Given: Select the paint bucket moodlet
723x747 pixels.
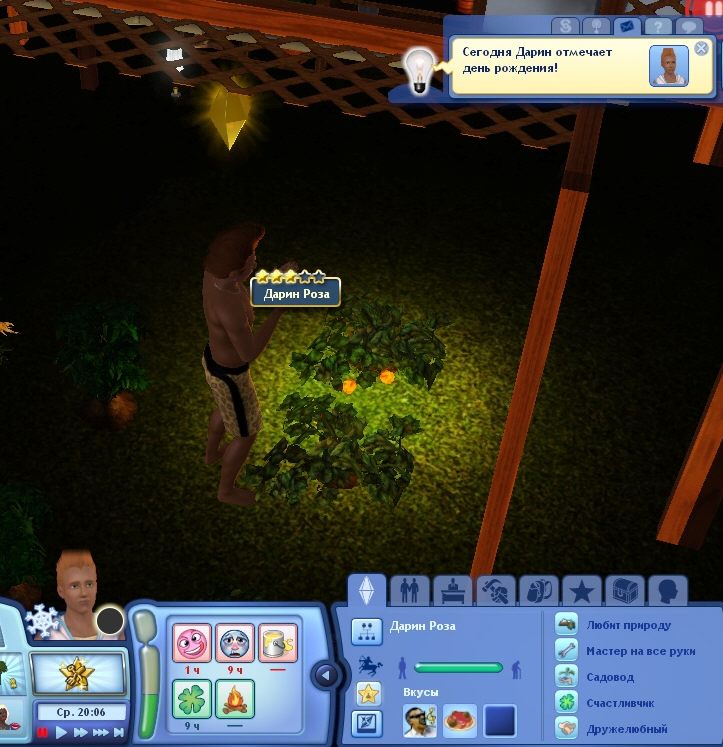Looking at the screenshot, I should (x=277, y=641).
